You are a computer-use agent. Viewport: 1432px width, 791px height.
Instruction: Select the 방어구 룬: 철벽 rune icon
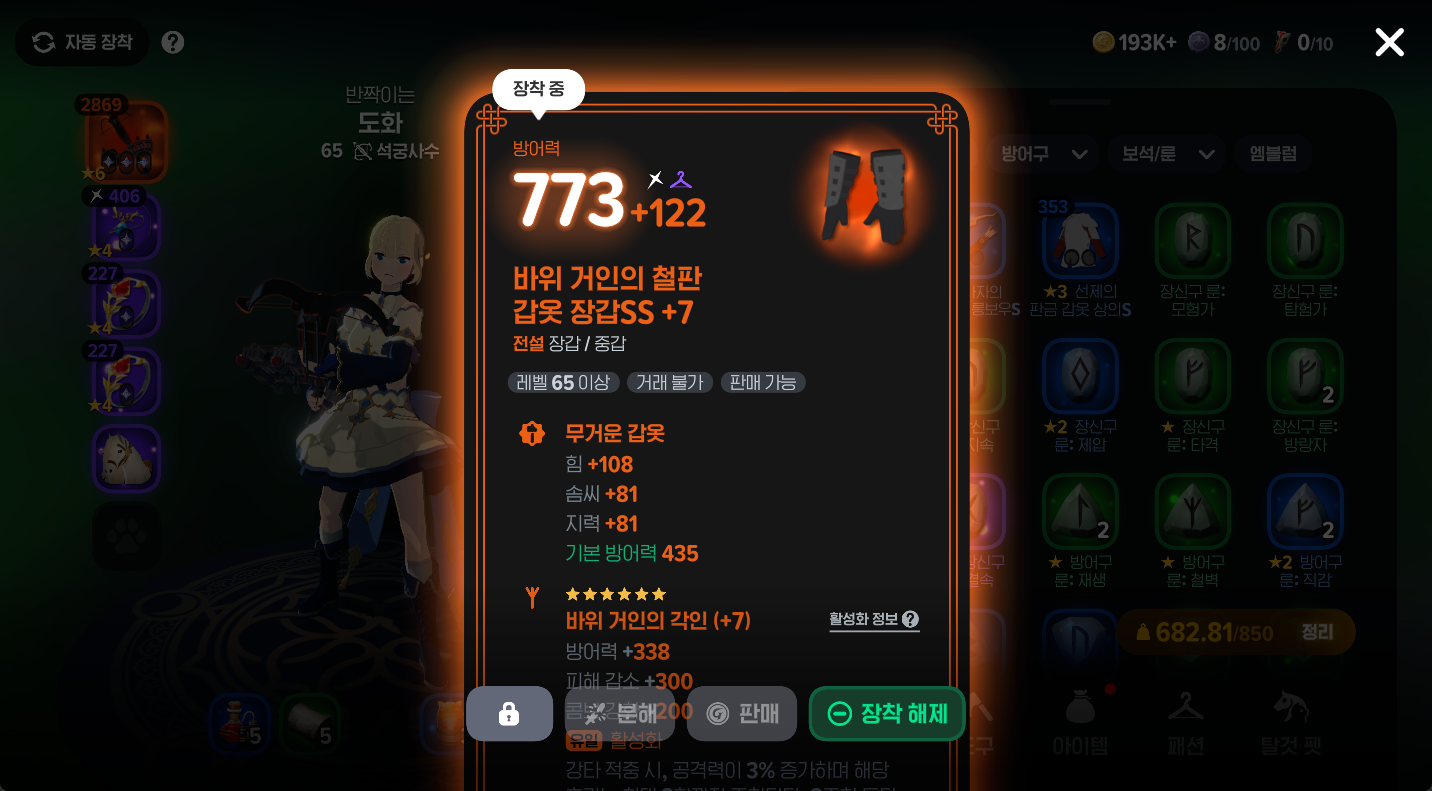[1193, 512]
